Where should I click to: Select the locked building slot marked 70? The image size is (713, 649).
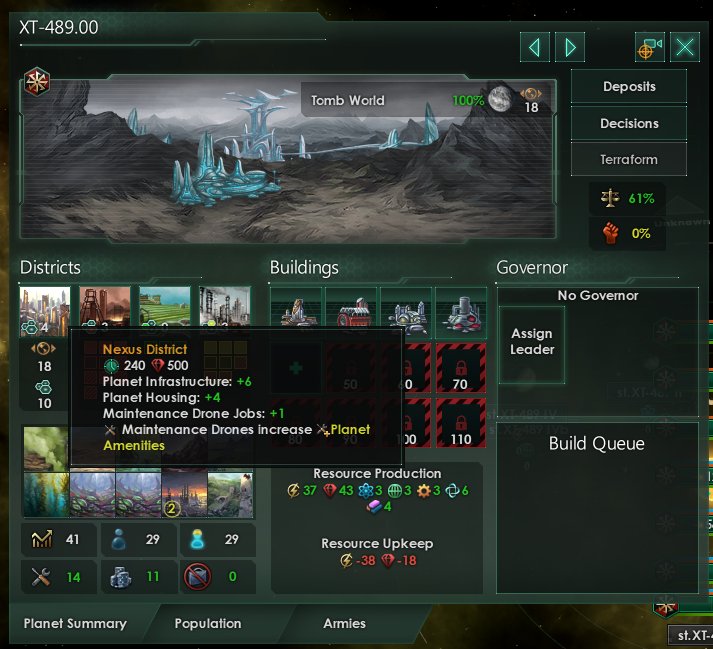pyautogui.click(x=461, y=367)
